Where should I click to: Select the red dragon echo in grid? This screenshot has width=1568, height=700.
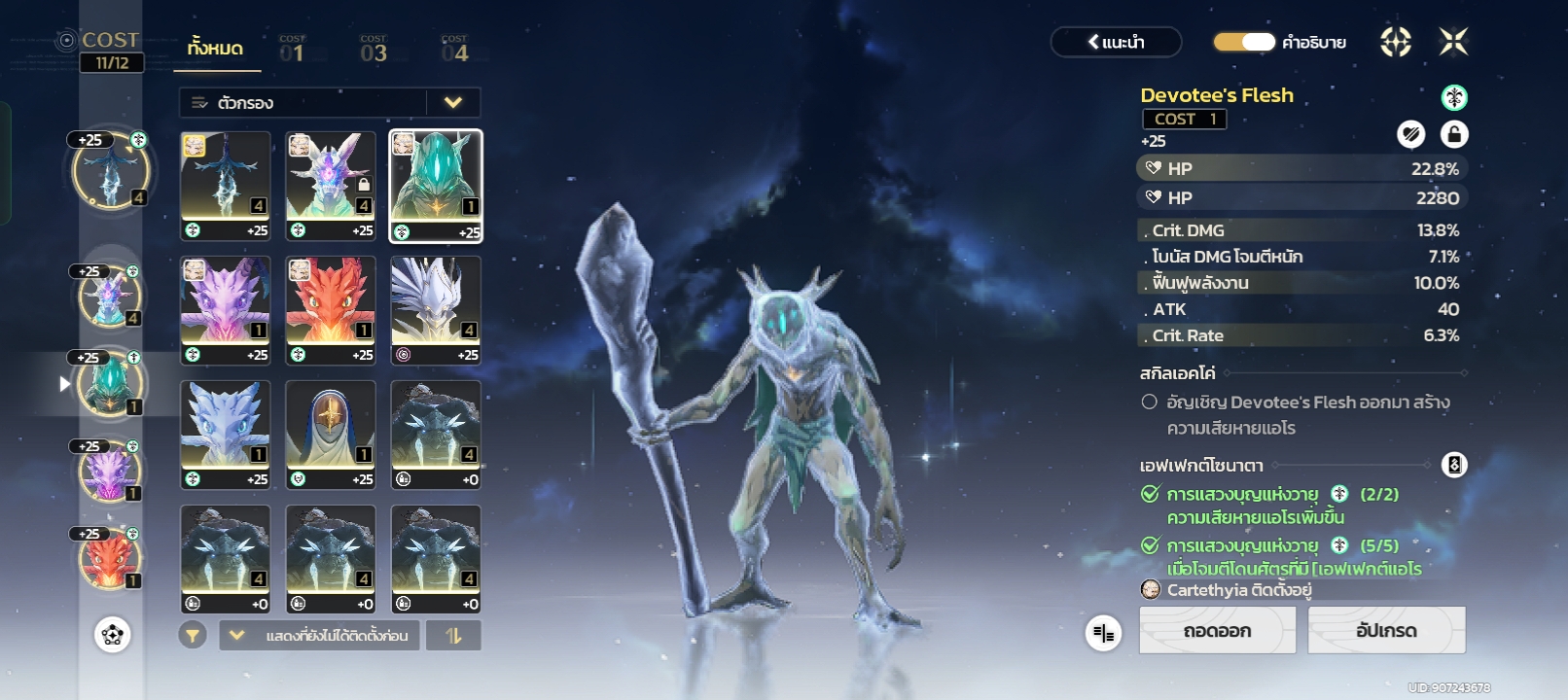tap(331, 309)
